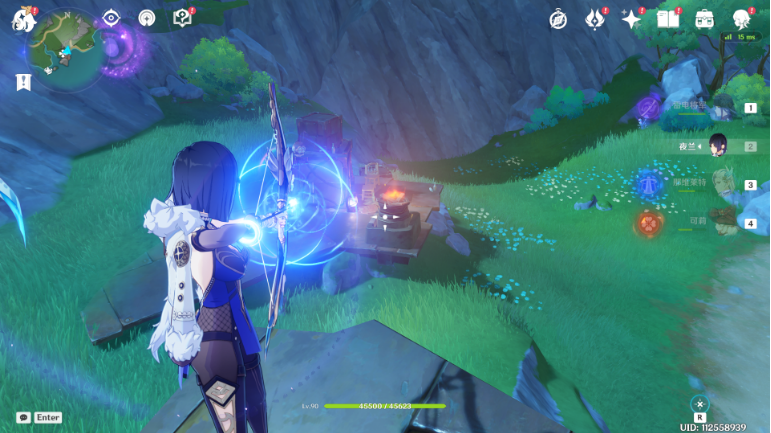The image size is (771, 433).
Task: Open the backpack inventory
Action: pos(704,19)
